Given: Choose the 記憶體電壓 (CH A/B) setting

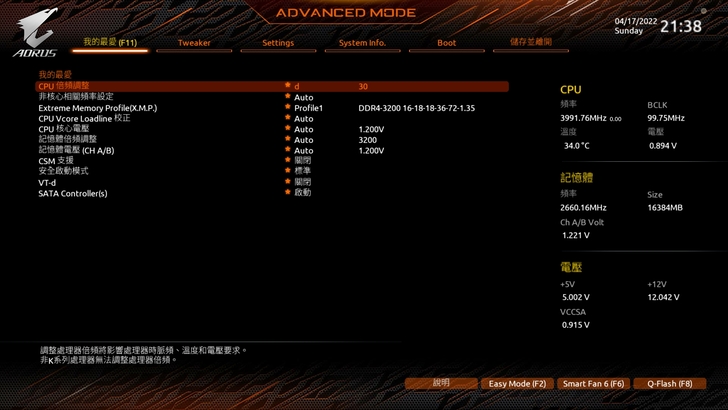Looking at the screenshot, I should pyautogui.click(x=77, y=151).
